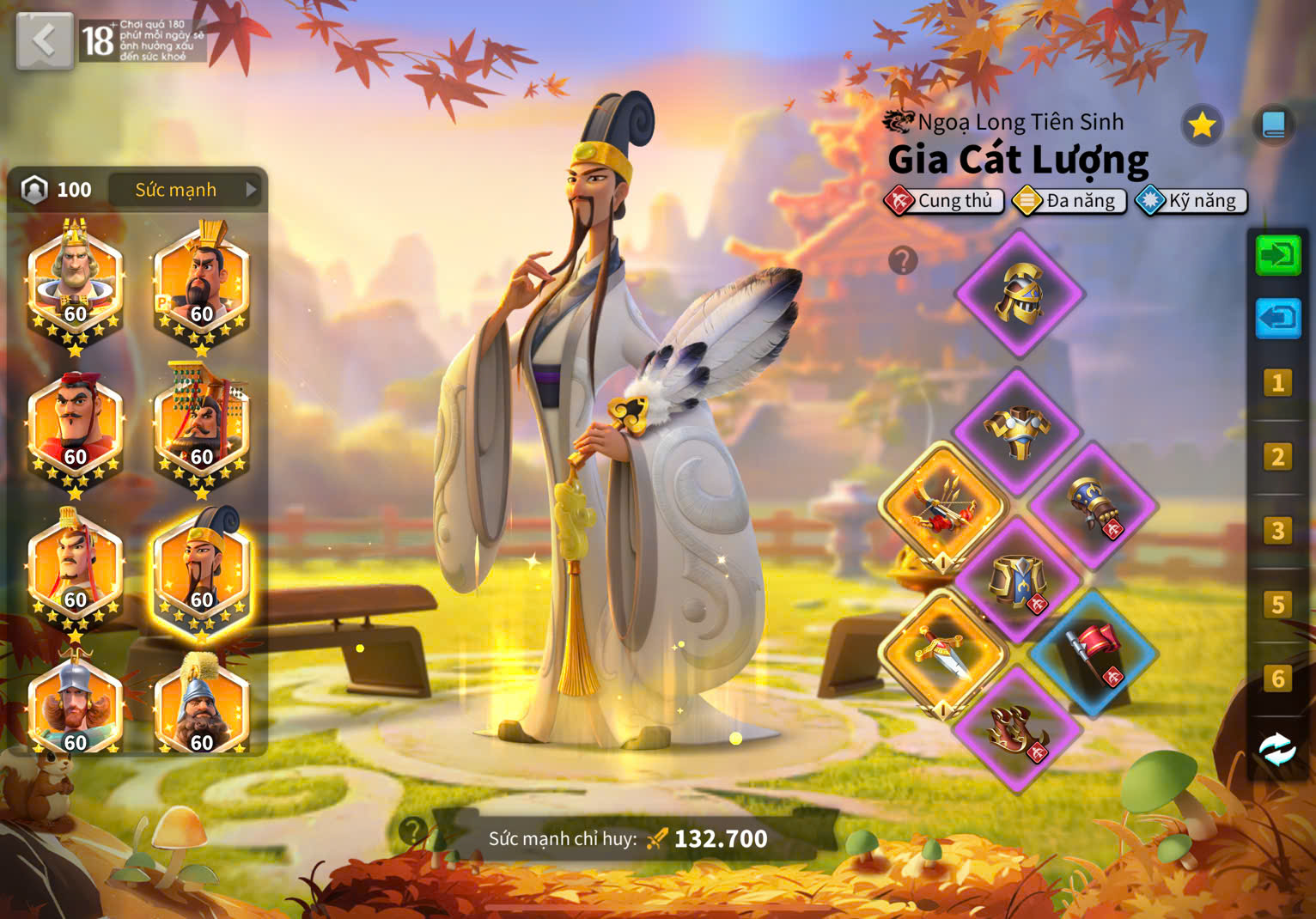Select the gauntlet gloves equipment slot
This screenshot has width=1316, height=919.
(1094, 507)
